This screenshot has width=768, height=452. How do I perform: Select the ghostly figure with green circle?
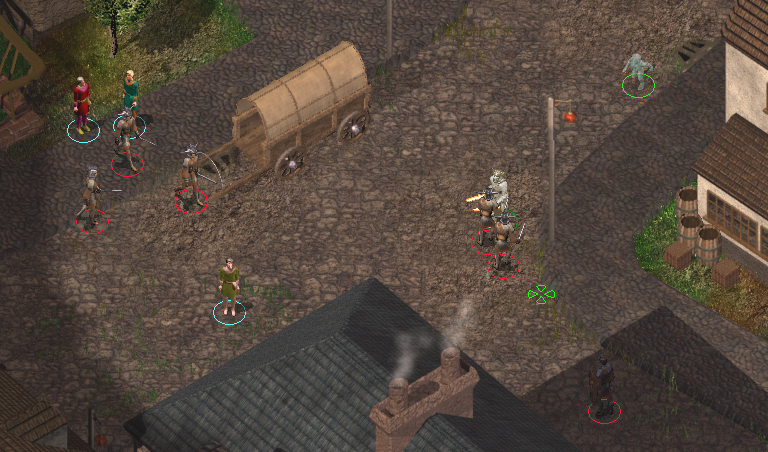click(x=637, y=72)
